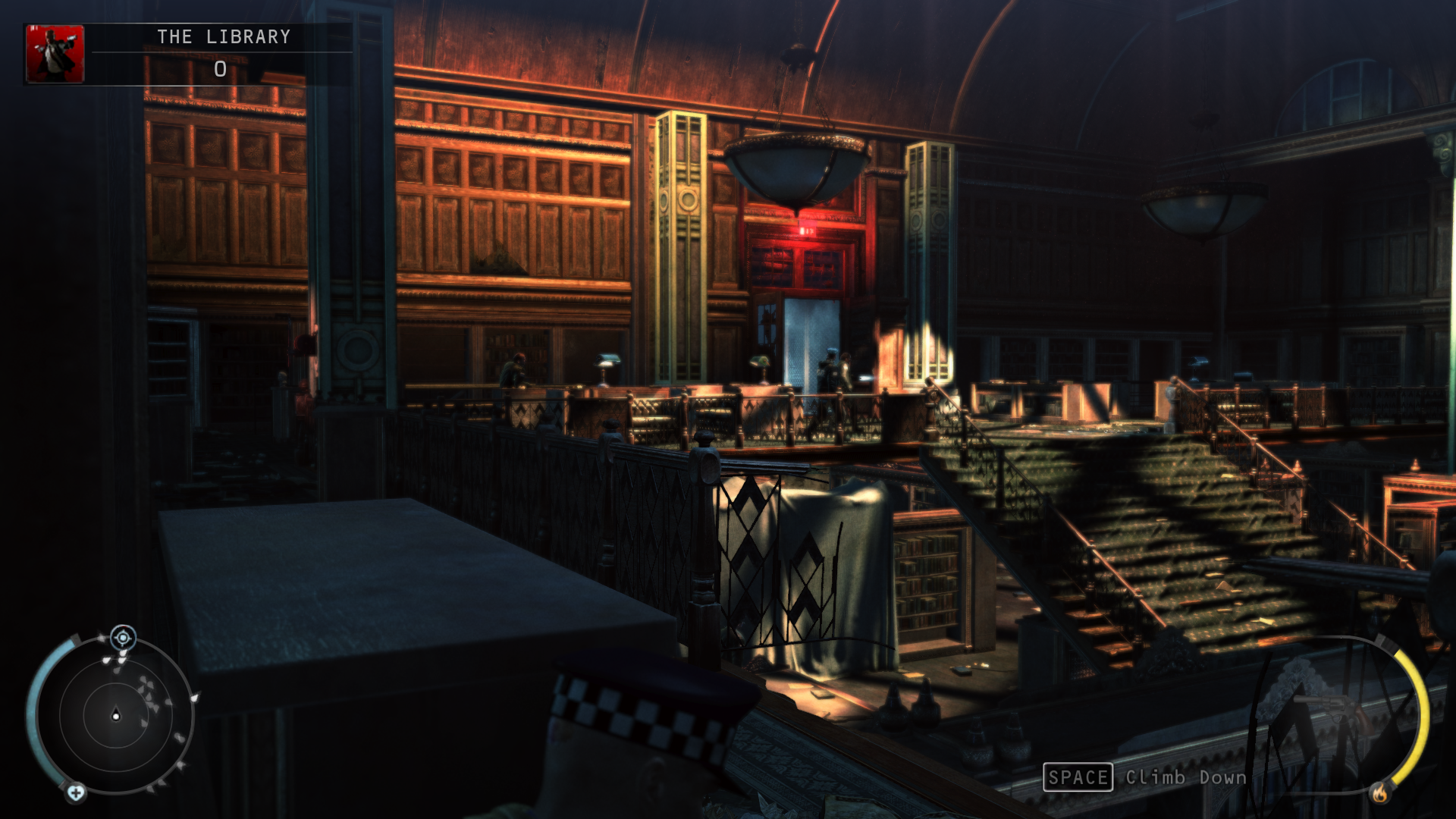Screen dimensions: 1456x819
Task: Select the objective crosshair marker on the minimap
Action: click(123, 638)
